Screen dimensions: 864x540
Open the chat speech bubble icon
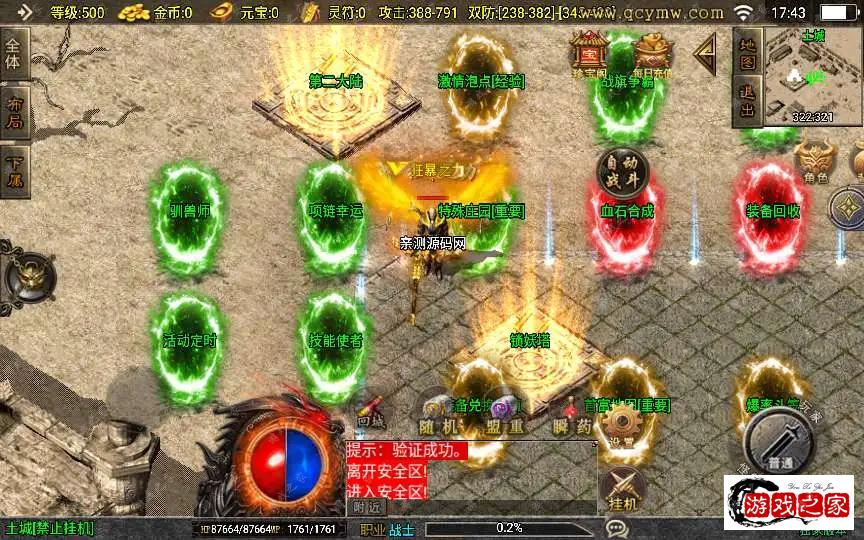click(616, 528)
